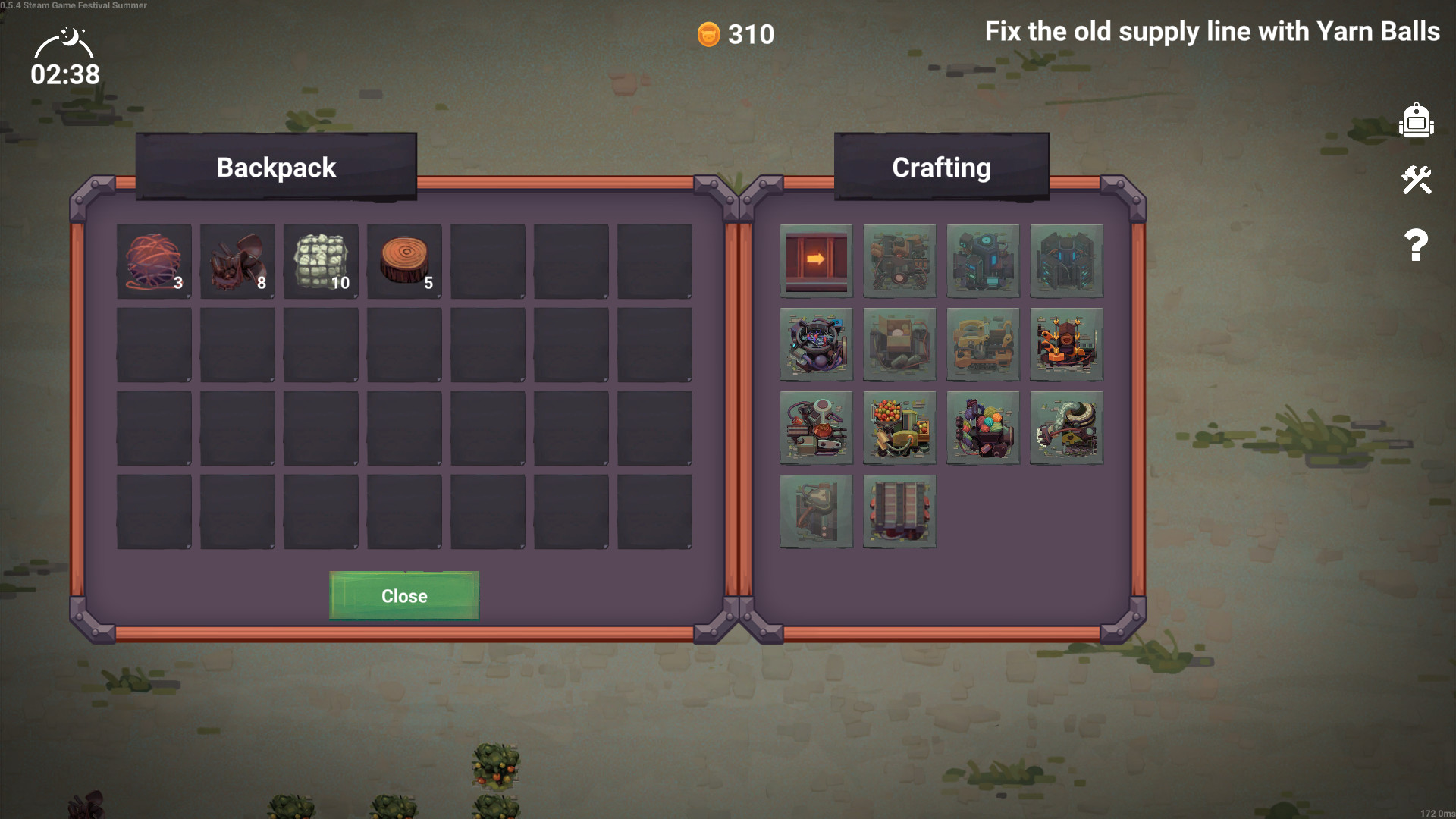Choose the cardboard box machine recipe
The width and height of the screenshot is (1456, 819).
(899, 344)
